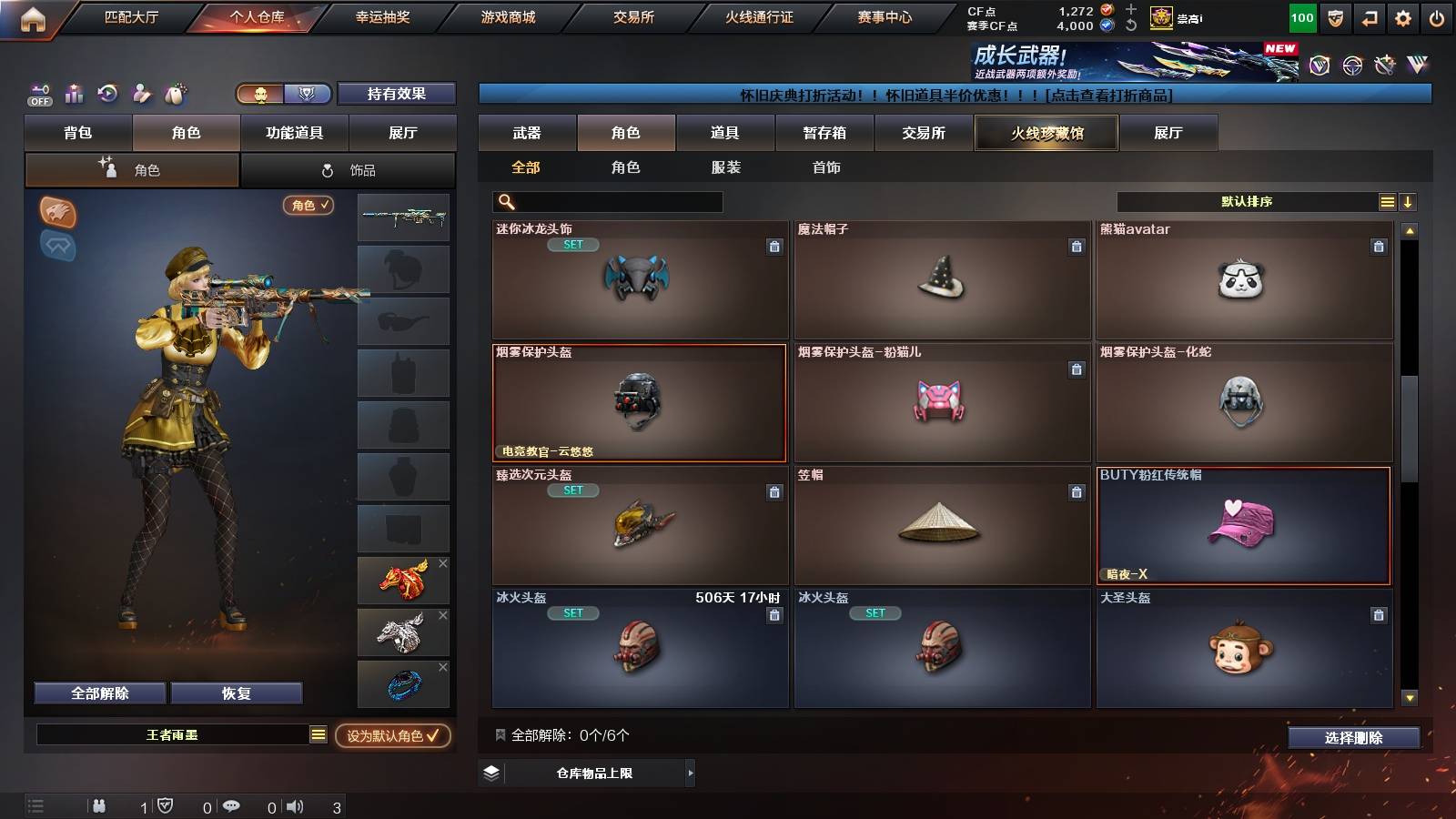Open the 游戏商城 menu item
The height and width of the screenshot is (819, 1456).
click(x=507, y=16)
